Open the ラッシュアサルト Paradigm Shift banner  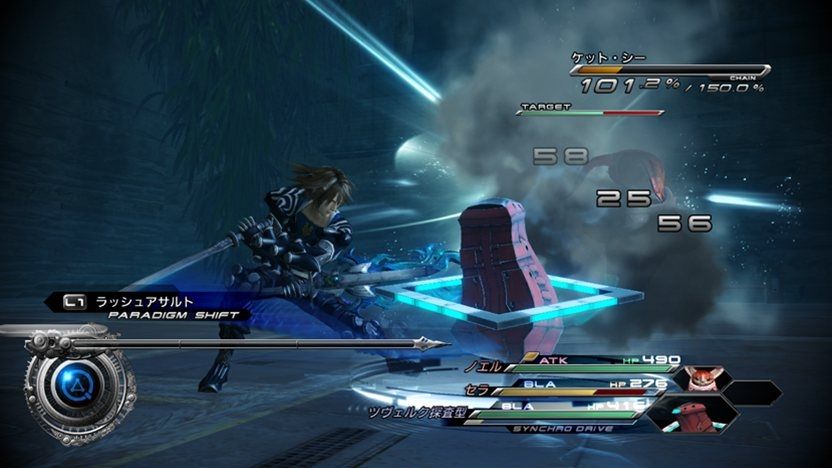pos(150,305)
